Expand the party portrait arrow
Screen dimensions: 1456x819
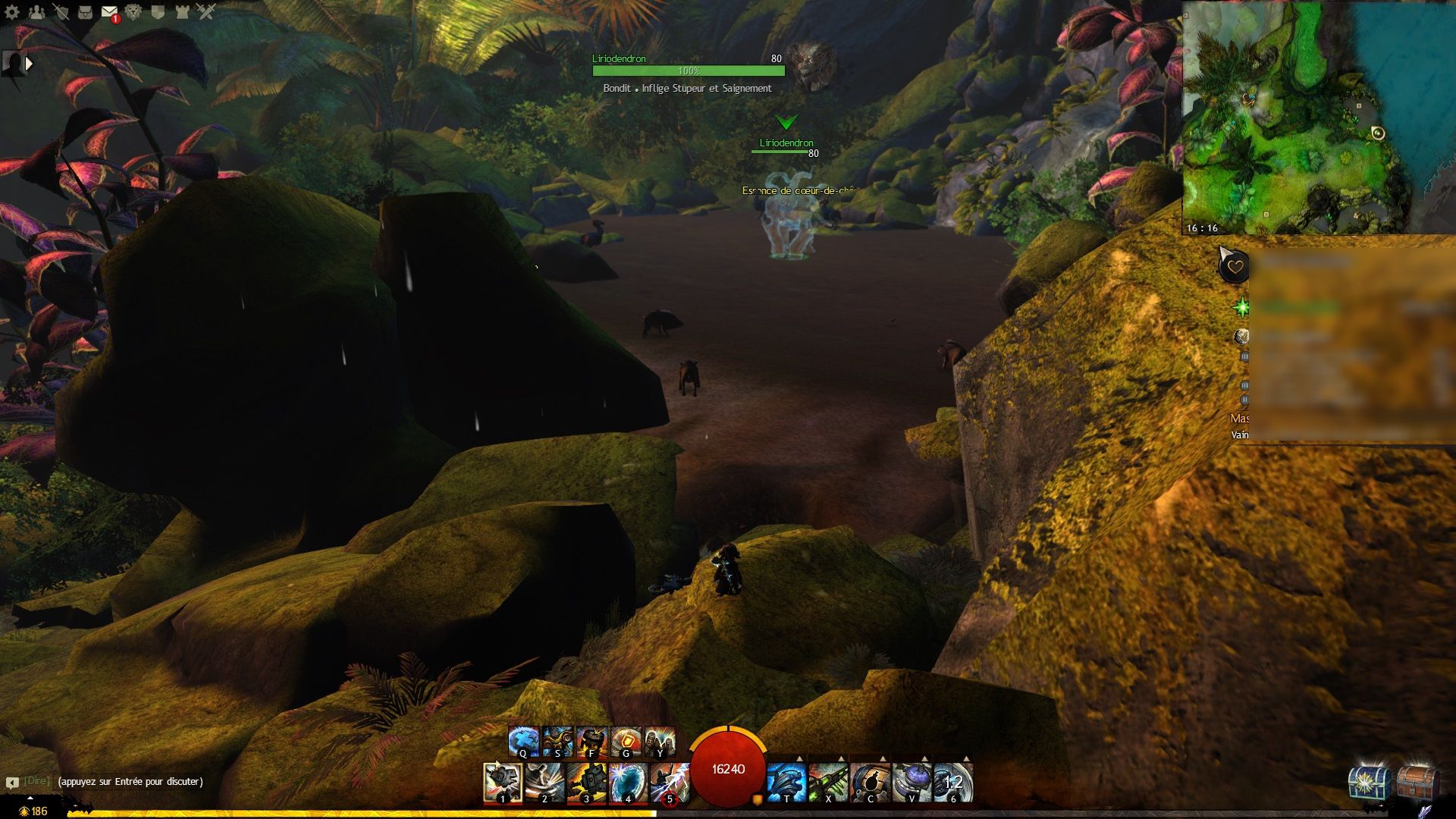pos(29,64)
